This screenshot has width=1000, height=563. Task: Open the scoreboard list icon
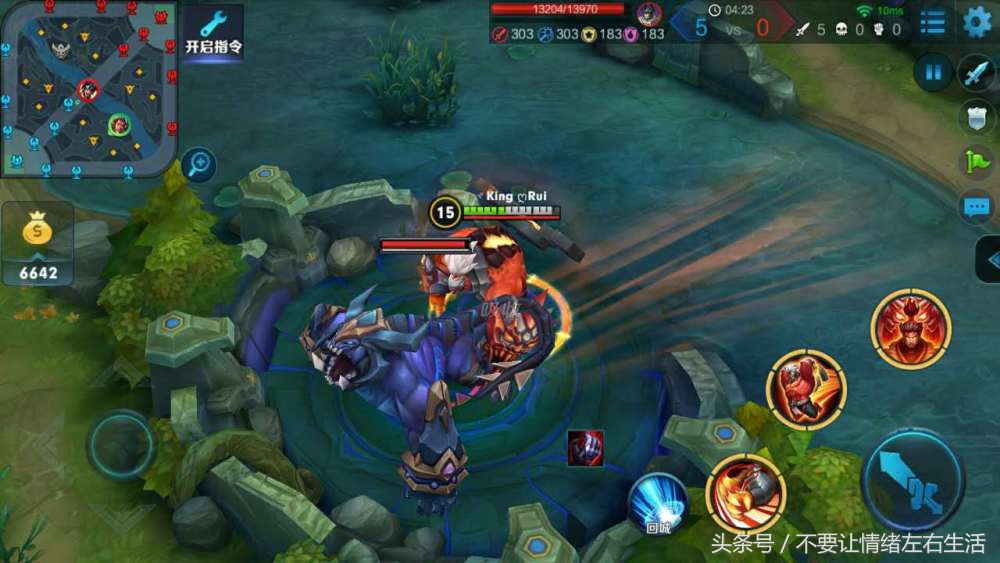coord(932,23)
